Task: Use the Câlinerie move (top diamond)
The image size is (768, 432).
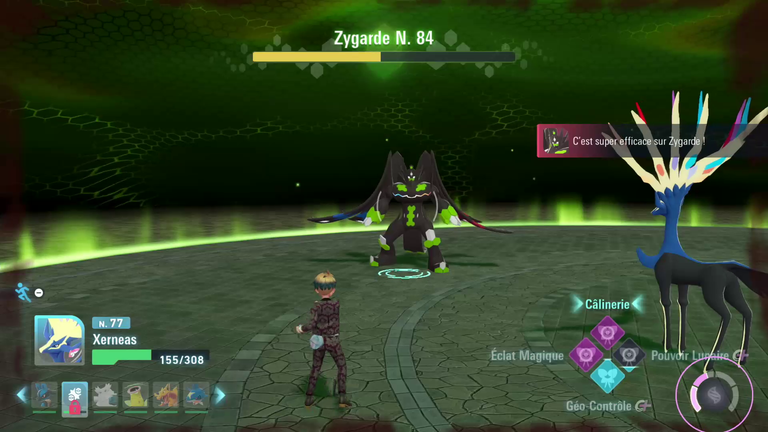Action: pos(607,331)
